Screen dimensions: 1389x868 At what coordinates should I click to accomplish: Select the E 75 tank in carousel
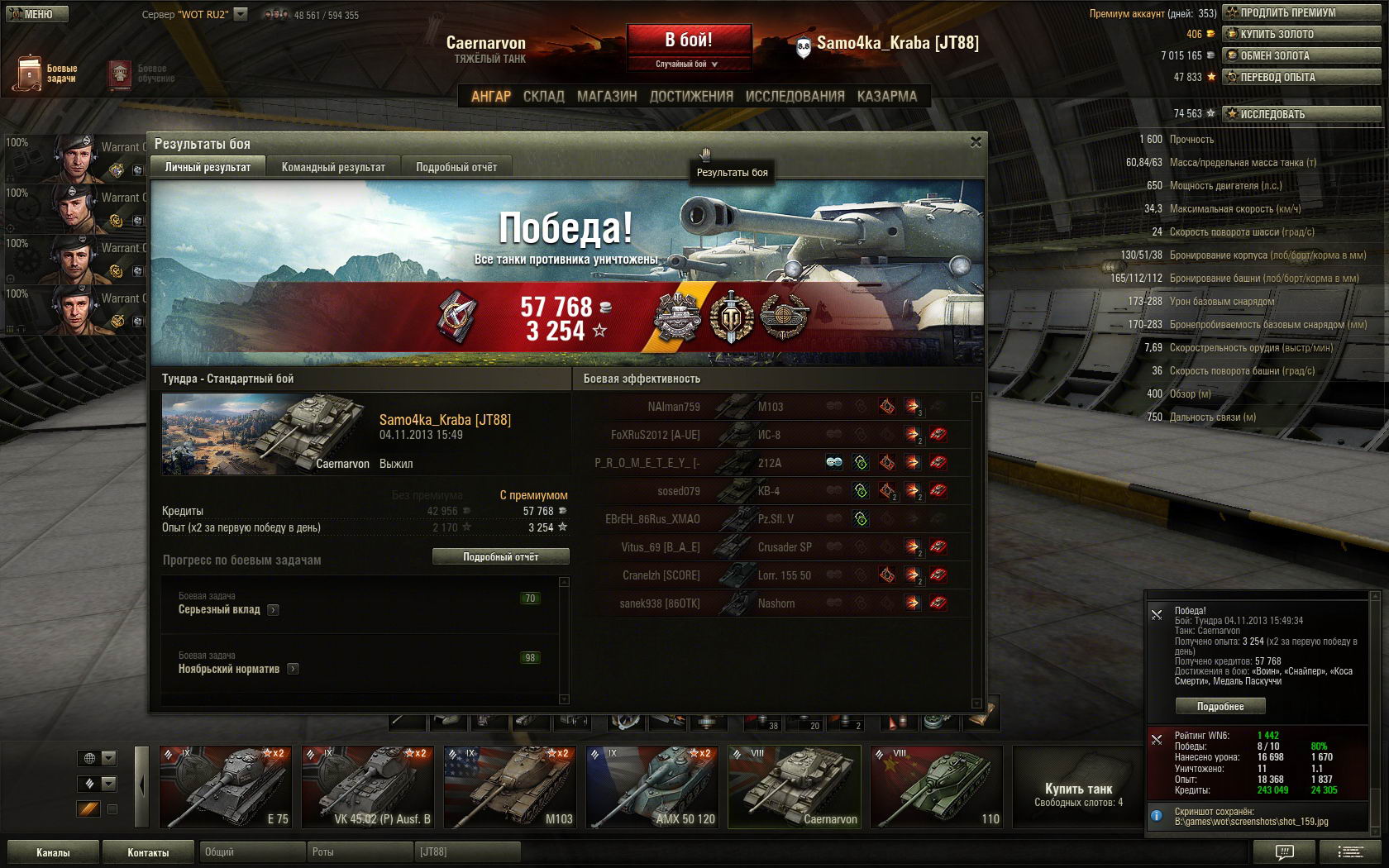click(x=226, y=787)
